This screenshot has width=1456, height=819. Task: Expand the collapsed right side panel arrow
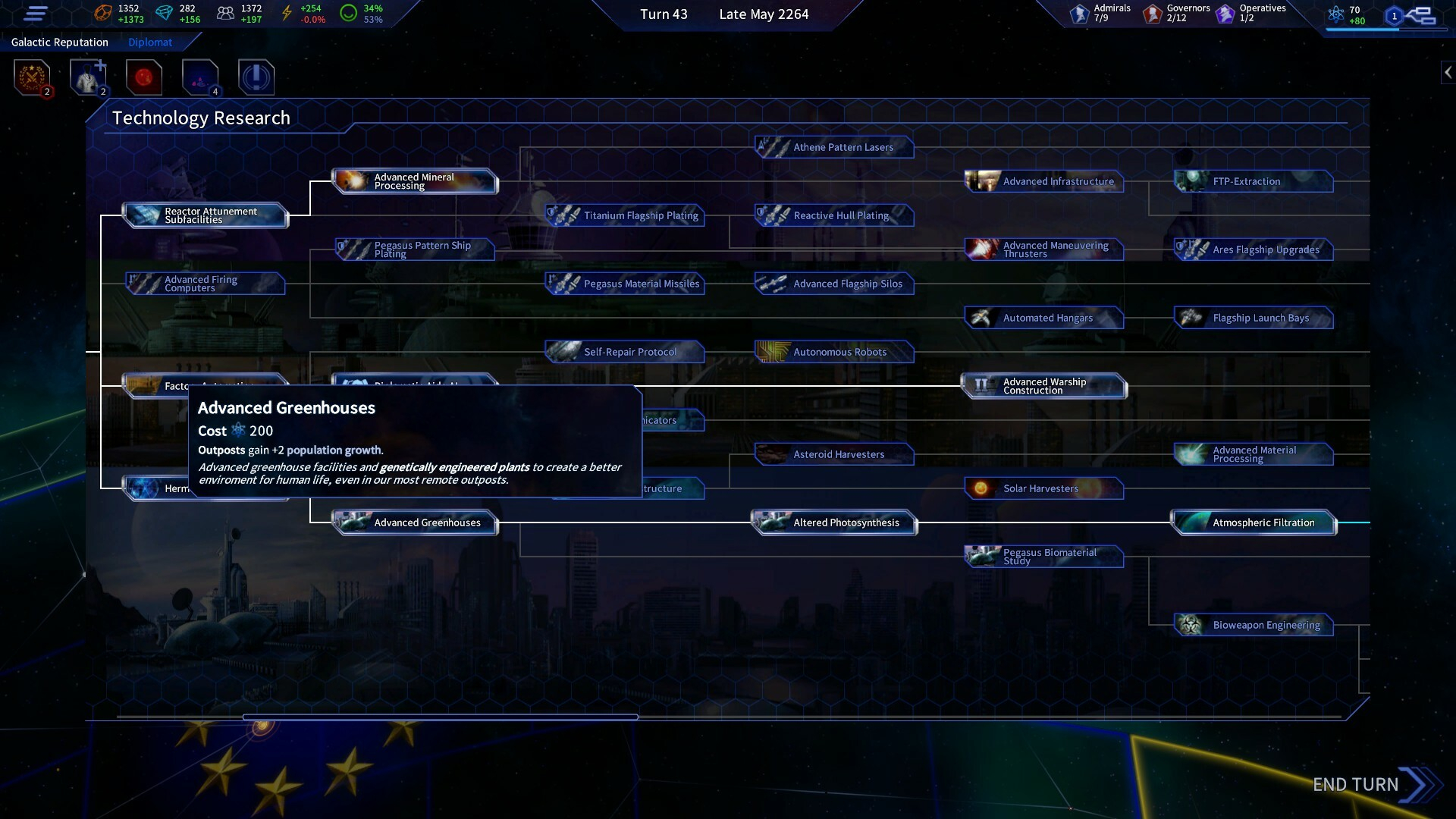[x=1448, y=72]
